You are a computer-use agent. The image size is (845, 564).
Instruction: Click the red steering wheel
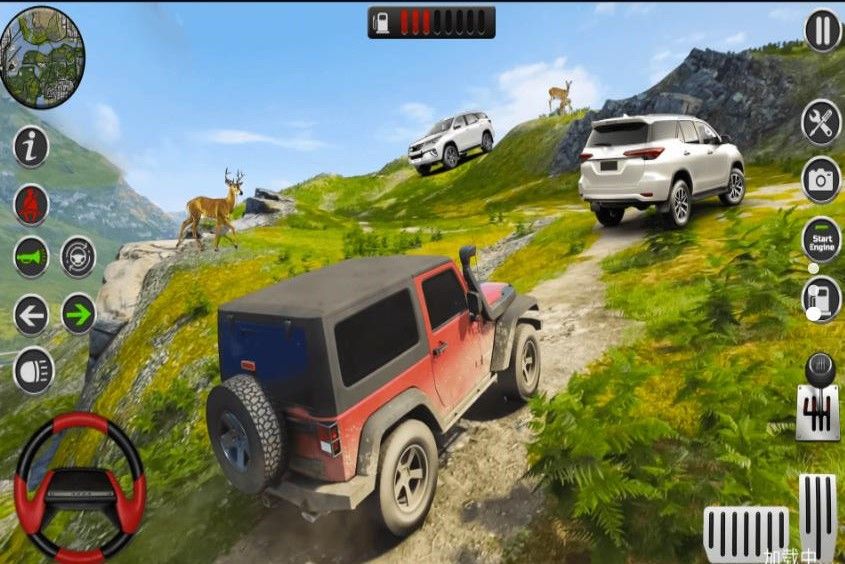coord(80,487)
